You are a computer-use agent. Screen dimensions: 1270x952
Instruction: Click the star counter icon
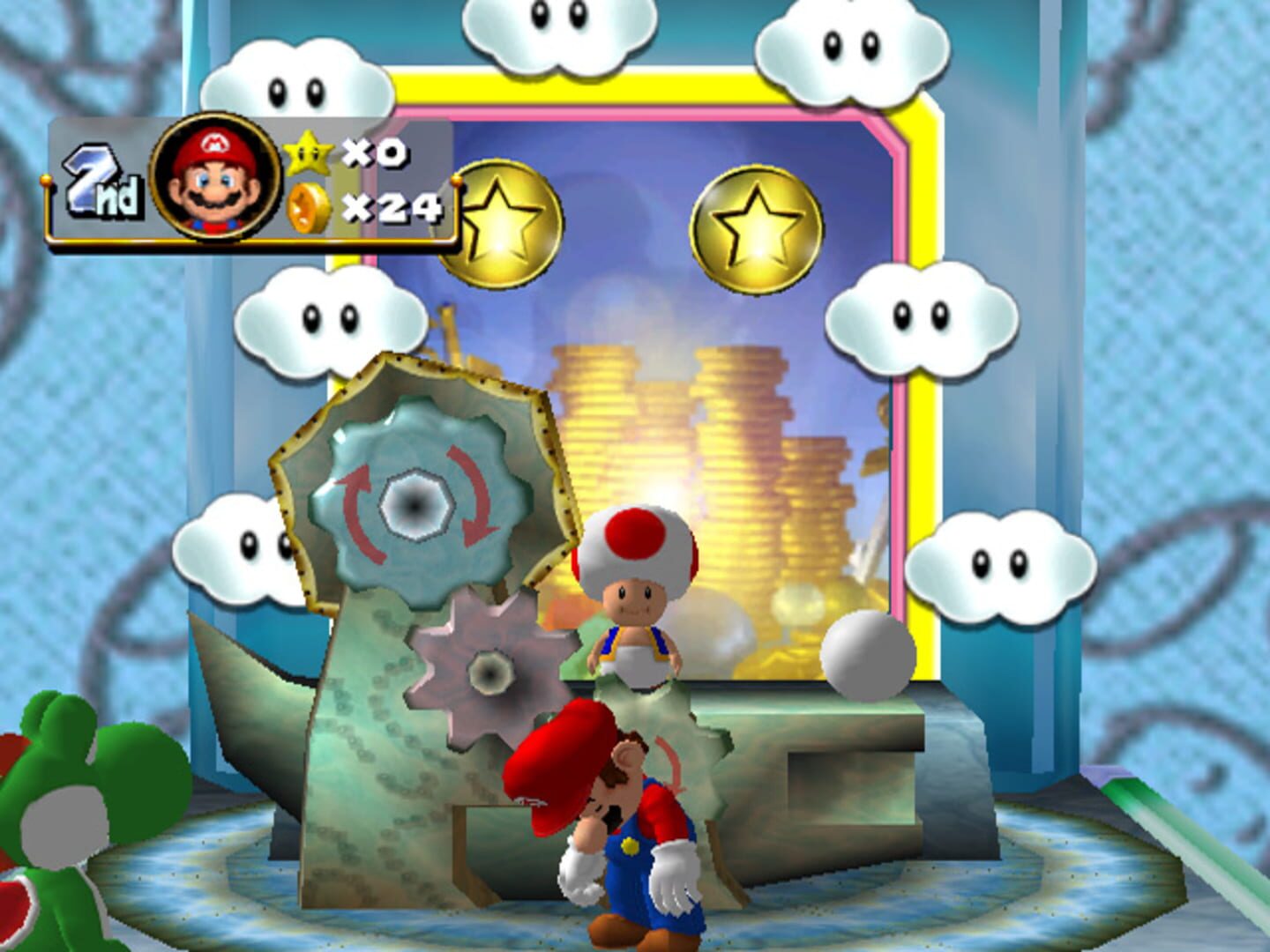[x=310, y=152]
